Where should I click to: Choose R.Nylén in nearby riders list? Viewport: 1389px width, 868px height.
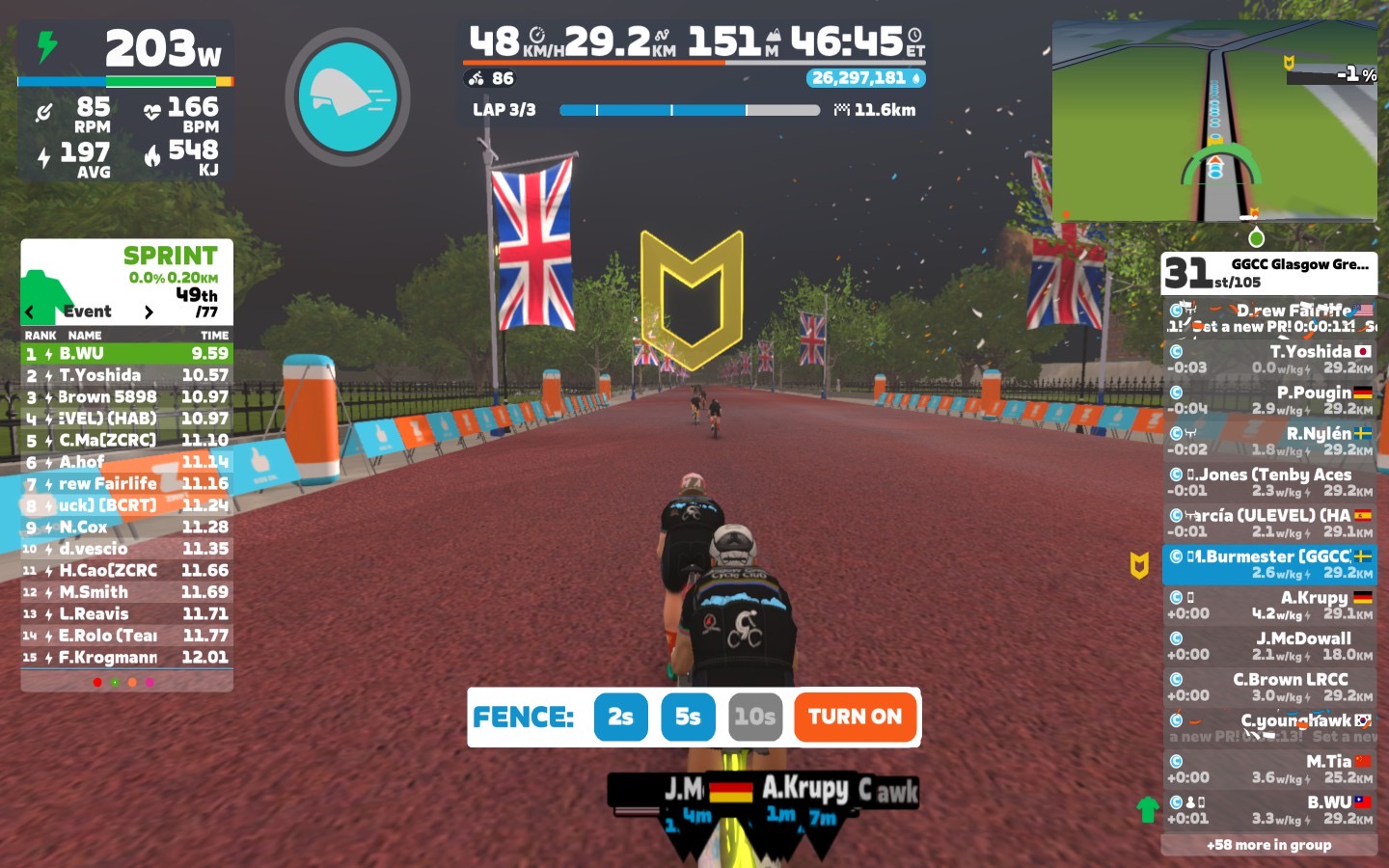[1268, 441]
